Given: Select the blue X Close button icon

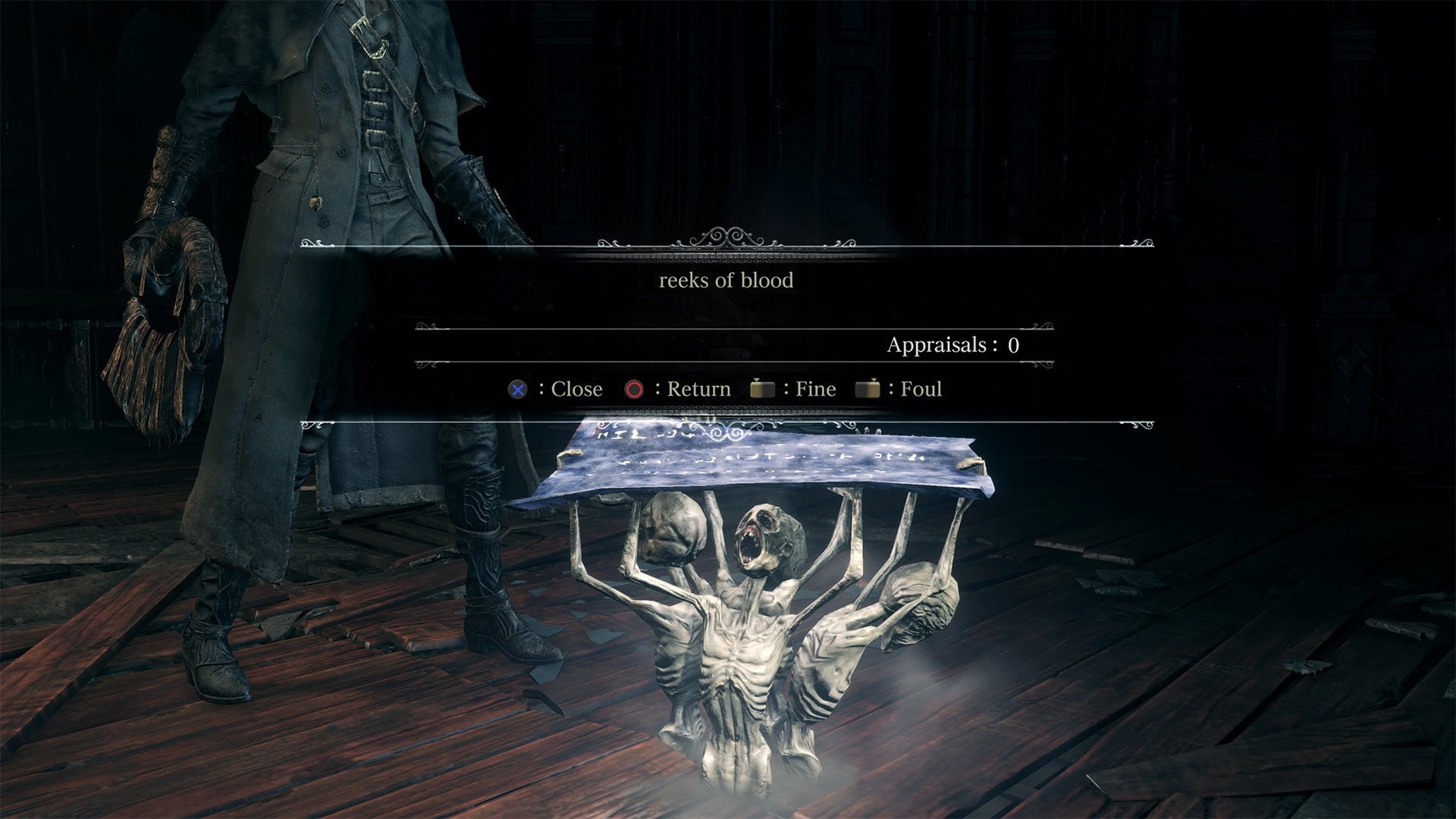Looking at the screenshot, I should [517, 389].
